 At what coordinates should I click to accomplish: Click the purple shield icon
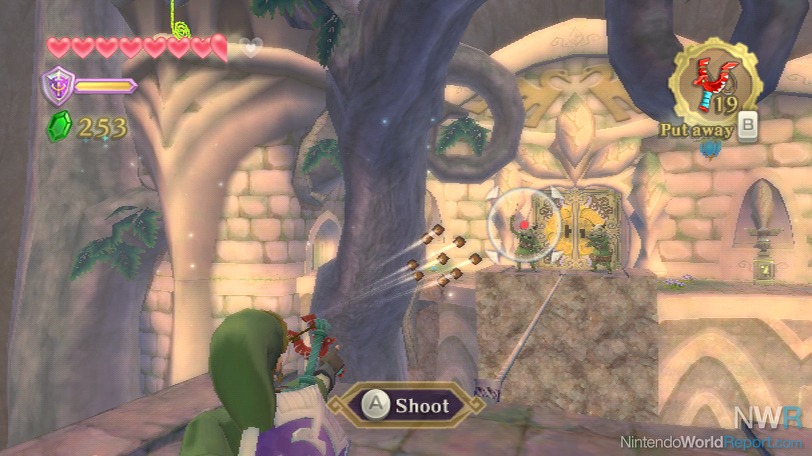tap(55, 85)
